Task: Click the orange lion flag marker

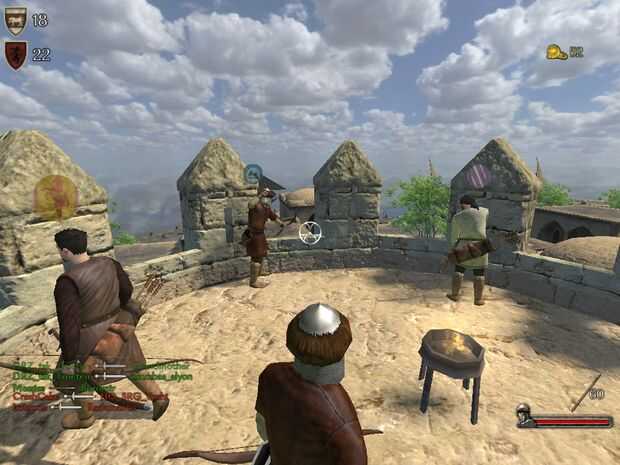Action: 55,196
